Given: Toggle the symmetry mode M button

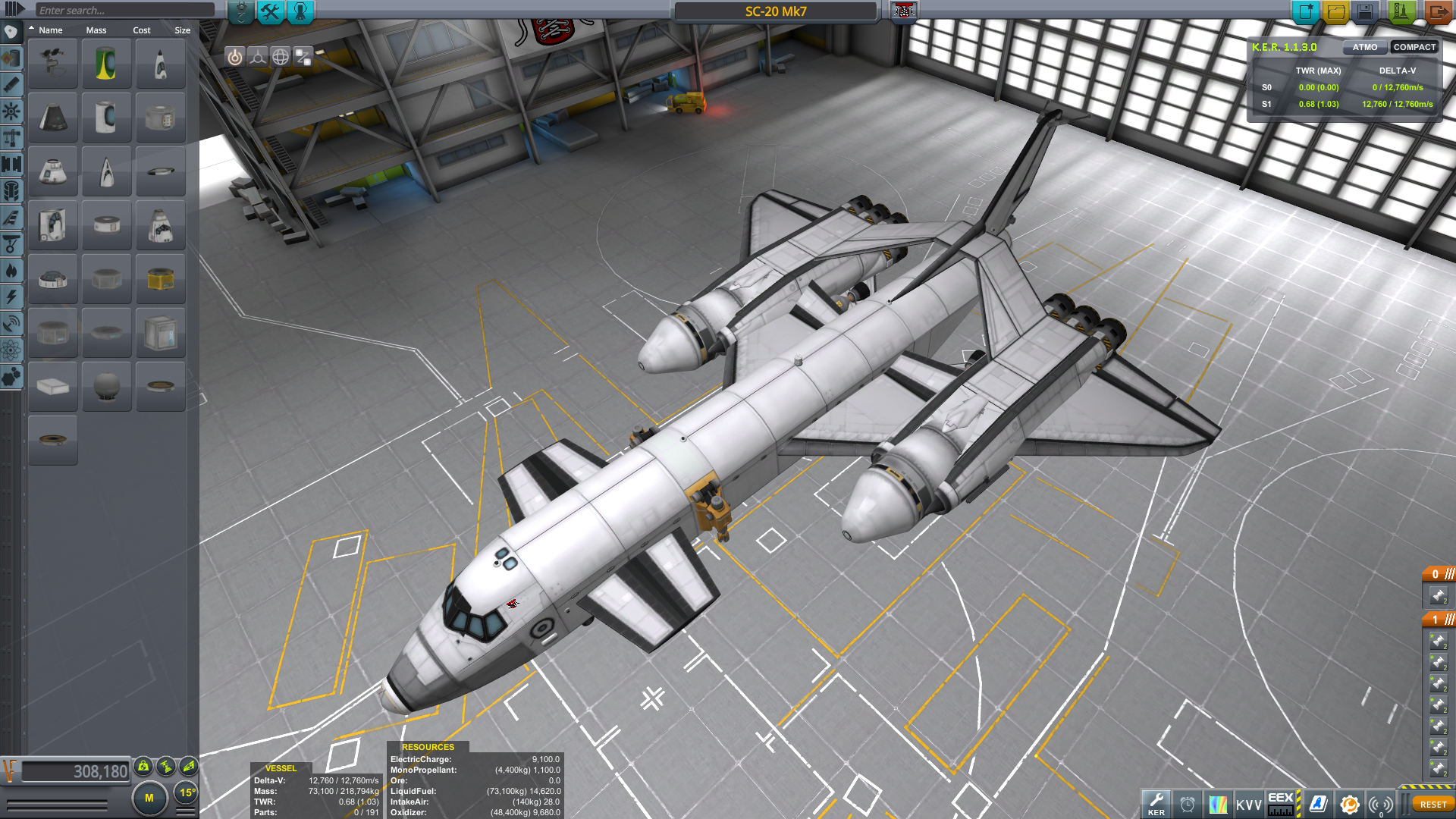Looking at the screenshot, I should pos(149,798).
